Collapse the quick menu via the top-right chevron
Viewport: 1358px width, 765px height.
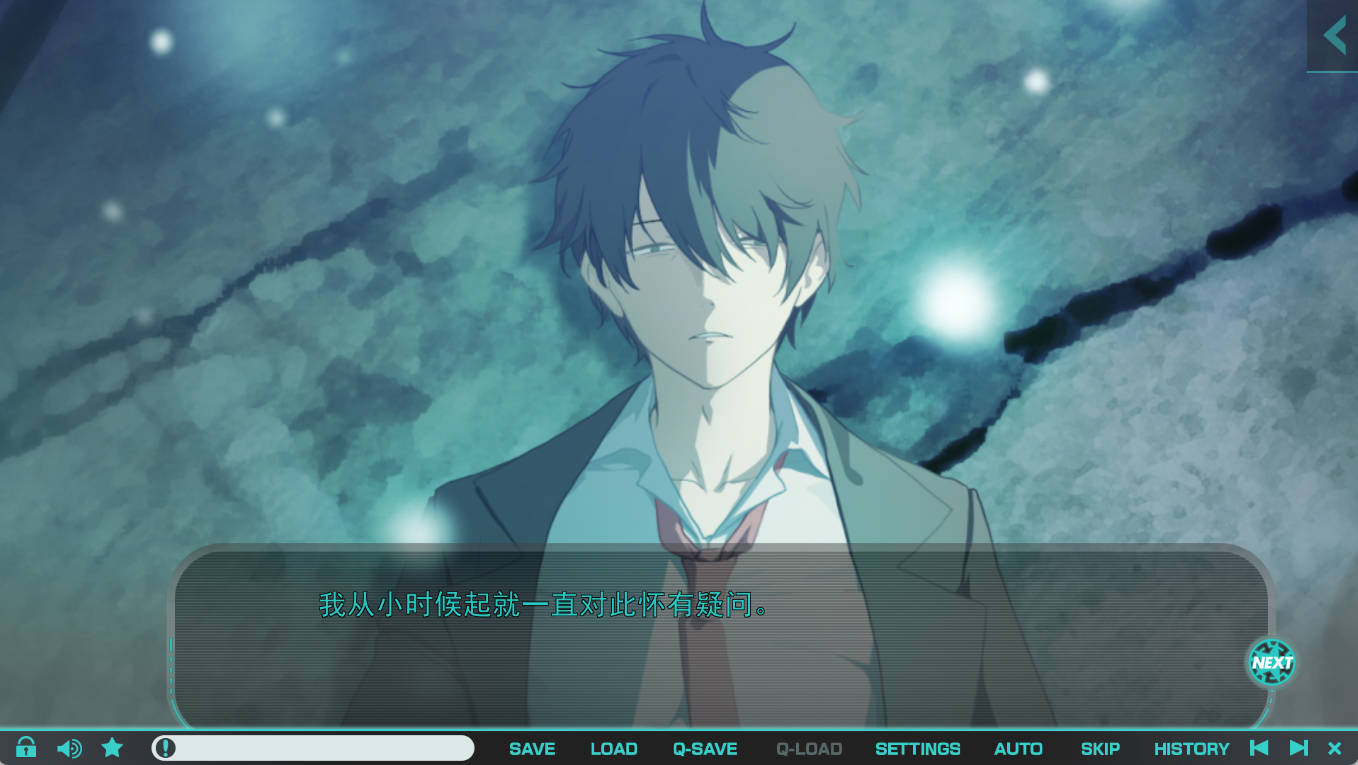click(x=1334, y=35)
